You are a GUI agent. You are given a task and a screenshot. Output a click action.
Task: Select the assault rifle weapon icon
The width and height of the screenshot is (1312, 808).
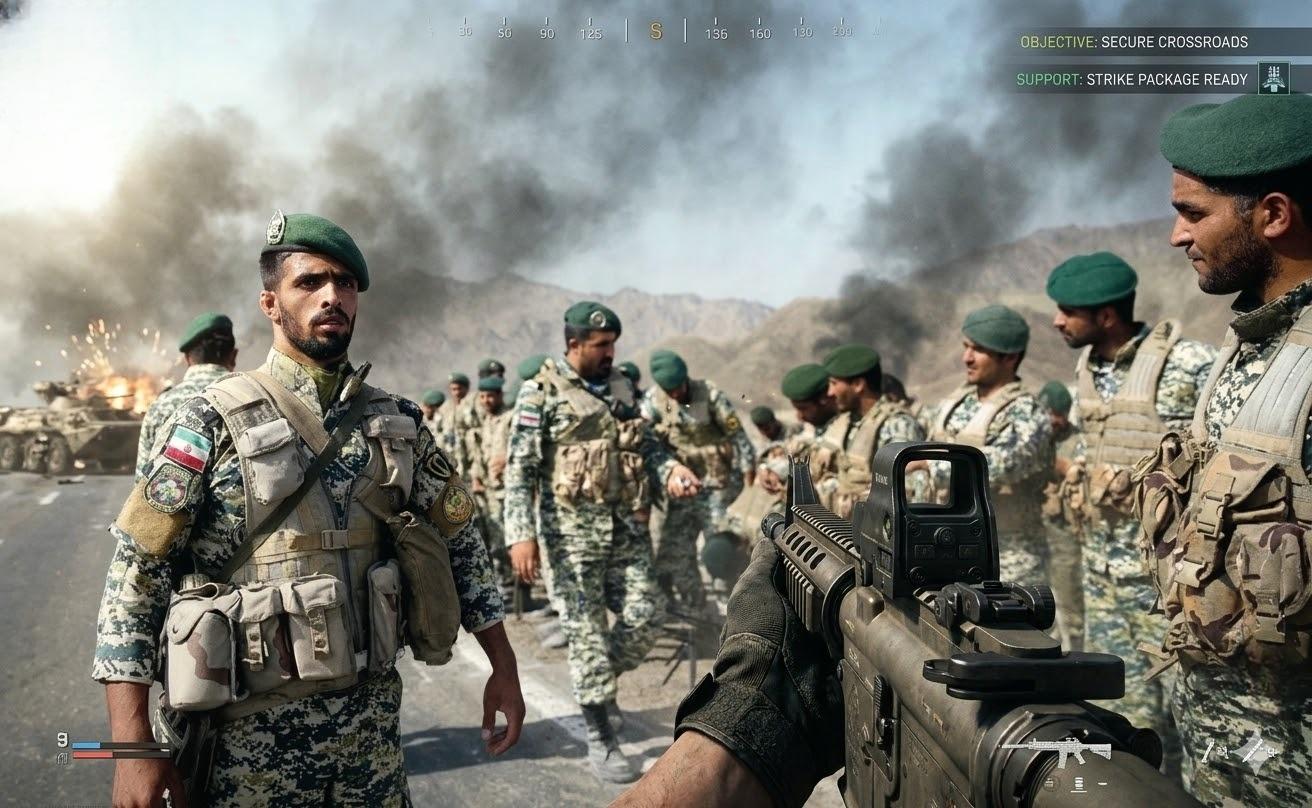tap(1056, 749)
